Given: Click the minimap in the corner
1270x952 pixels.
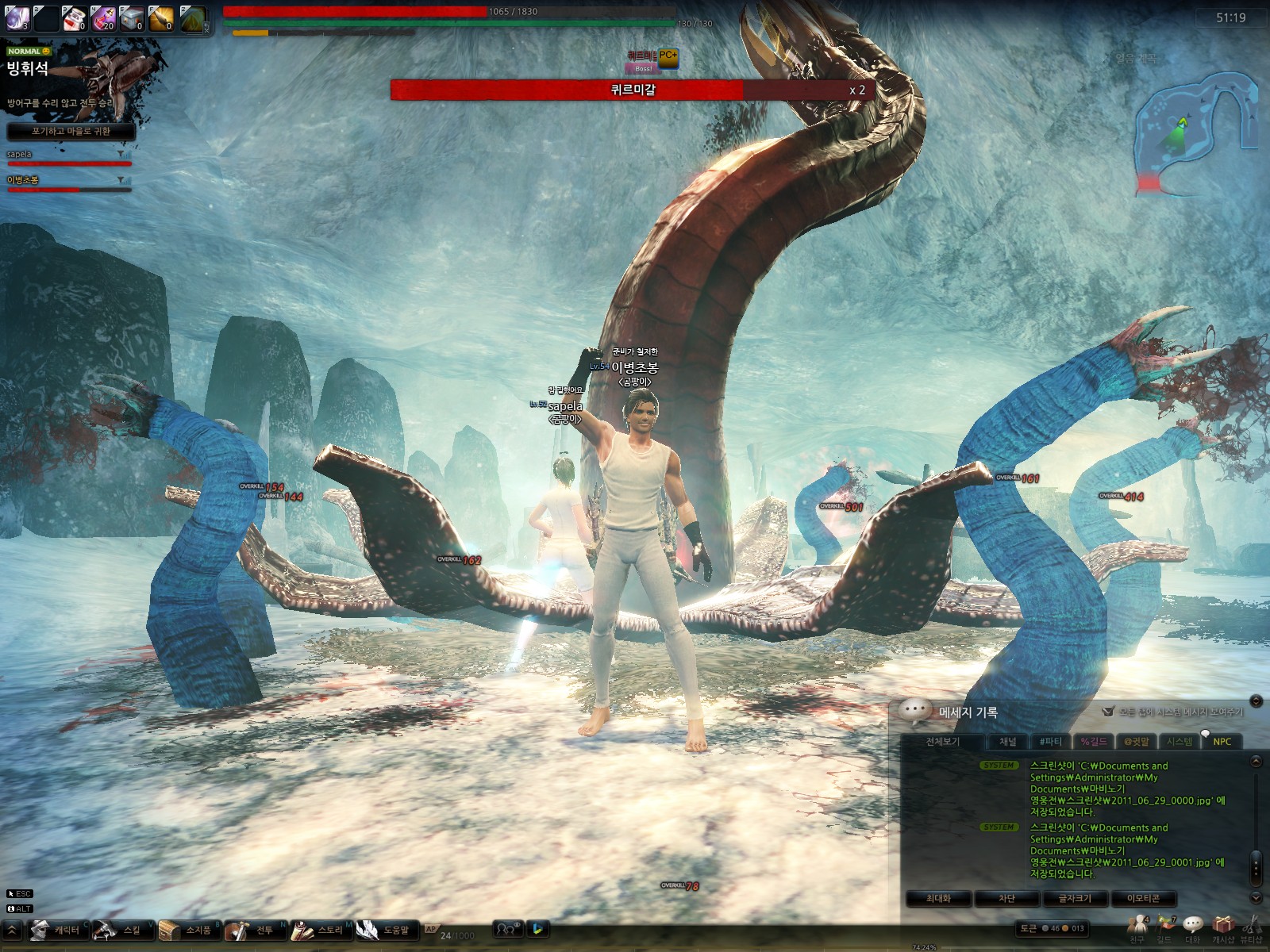Looking at the screenshot, I should point(1195,127).
